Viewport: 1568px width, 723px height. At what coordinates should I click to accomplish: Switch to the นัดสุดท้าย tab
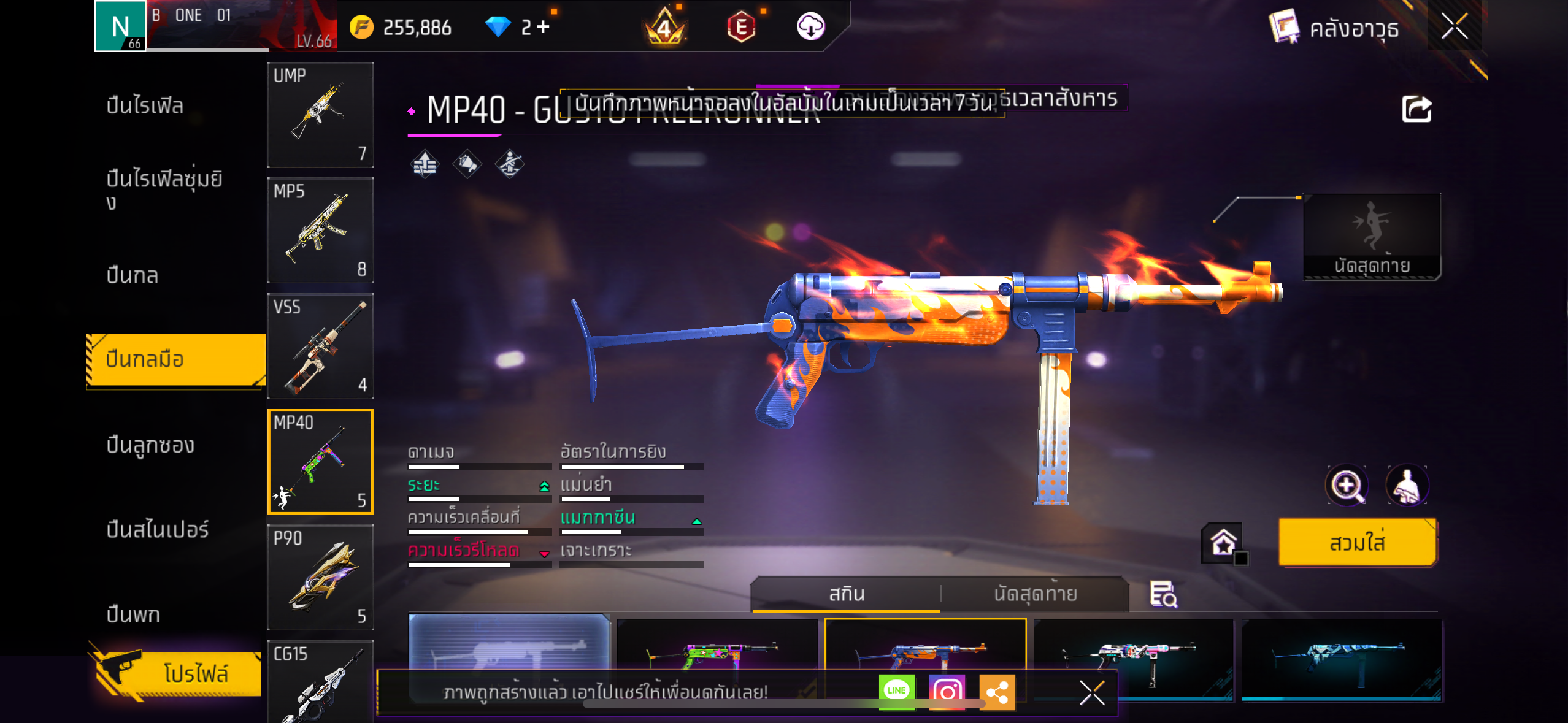coord(1035,594)
